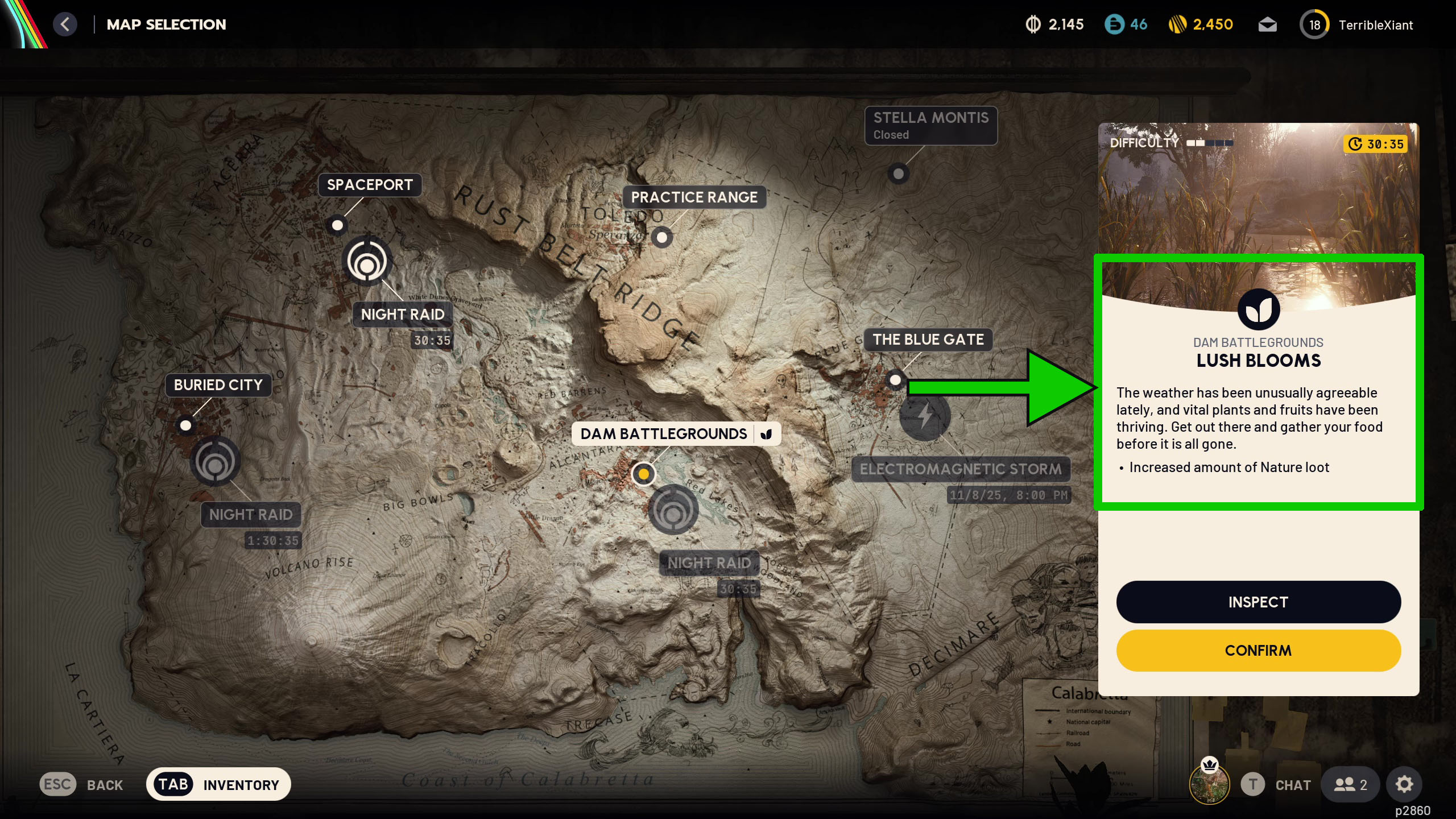Open the mail inbox
This screenshot has width=1456, height=819.
(1267, 25)
